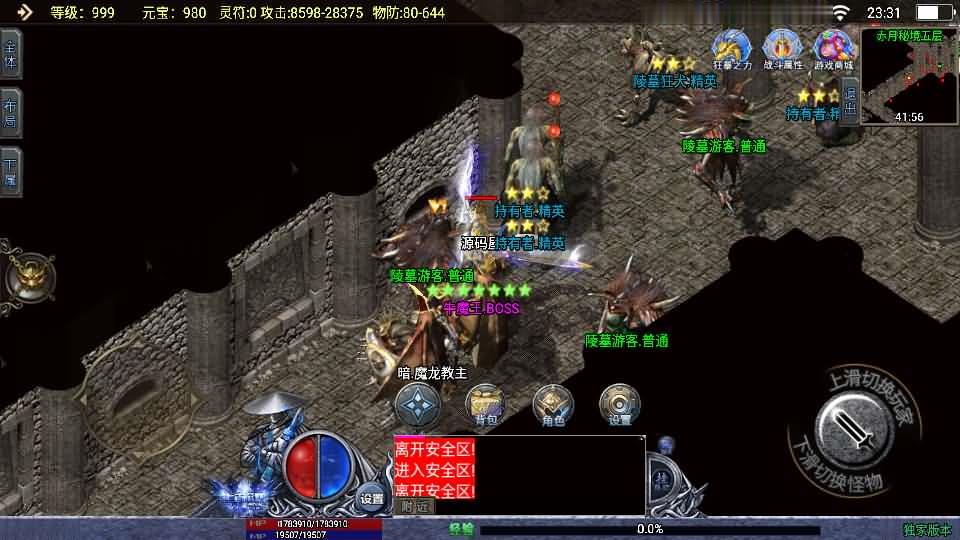Click the small 设置 button beside the HP orb
Screen dimensions: 960x540
click(372, 498)
